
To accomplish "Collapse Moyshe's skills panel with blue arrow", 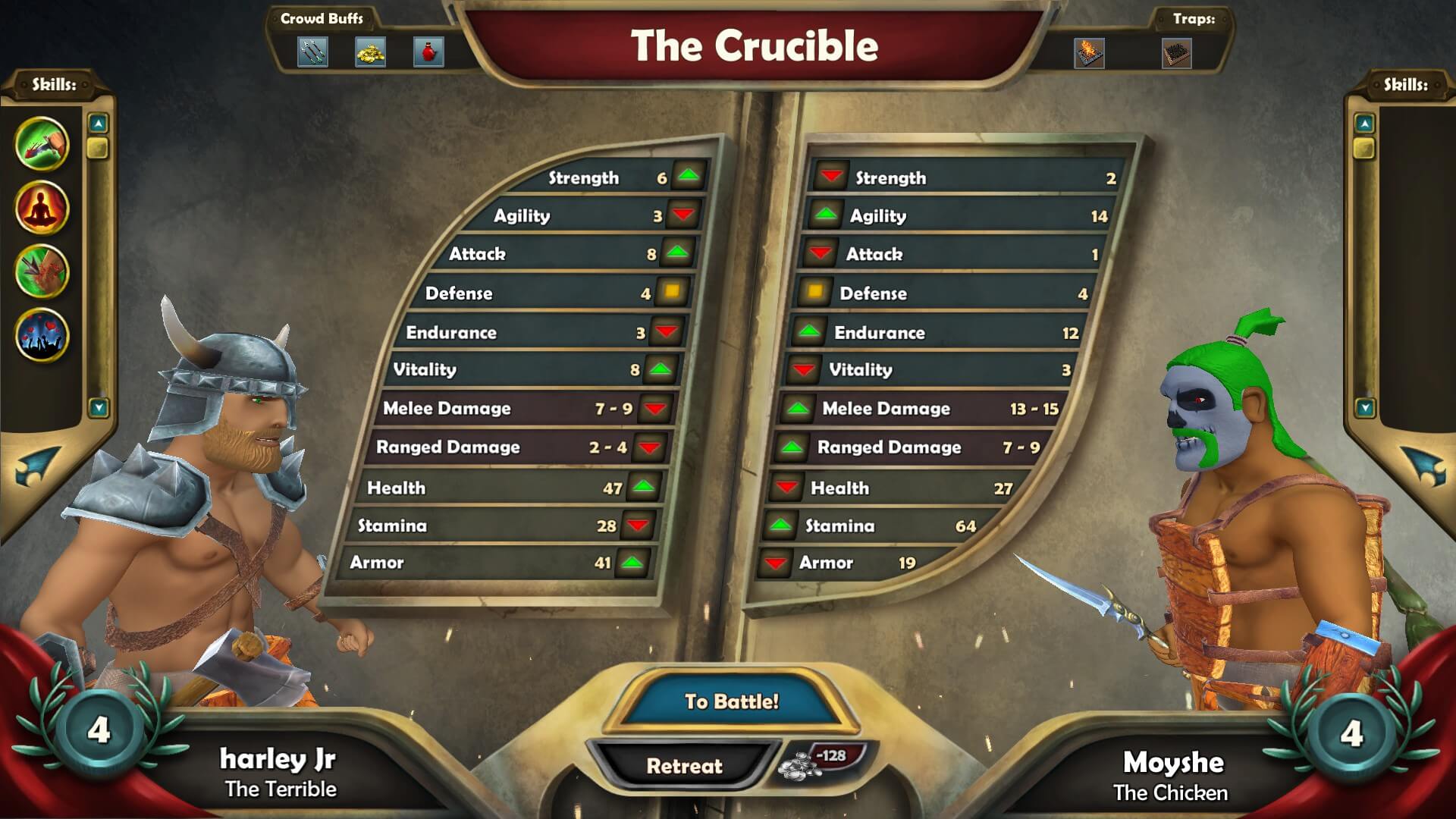I will click(1420, 464).
